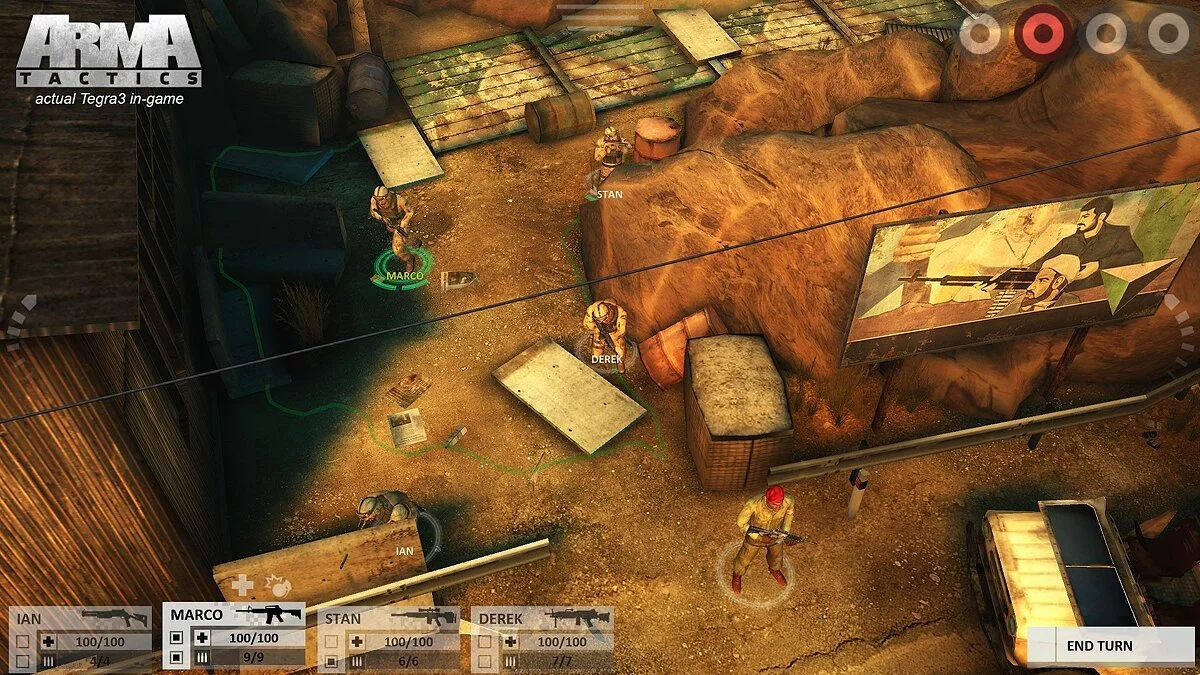Select Derek's machine gunner panel
Viewport: 1200px width, 675px height.
(x=542, y=618)
